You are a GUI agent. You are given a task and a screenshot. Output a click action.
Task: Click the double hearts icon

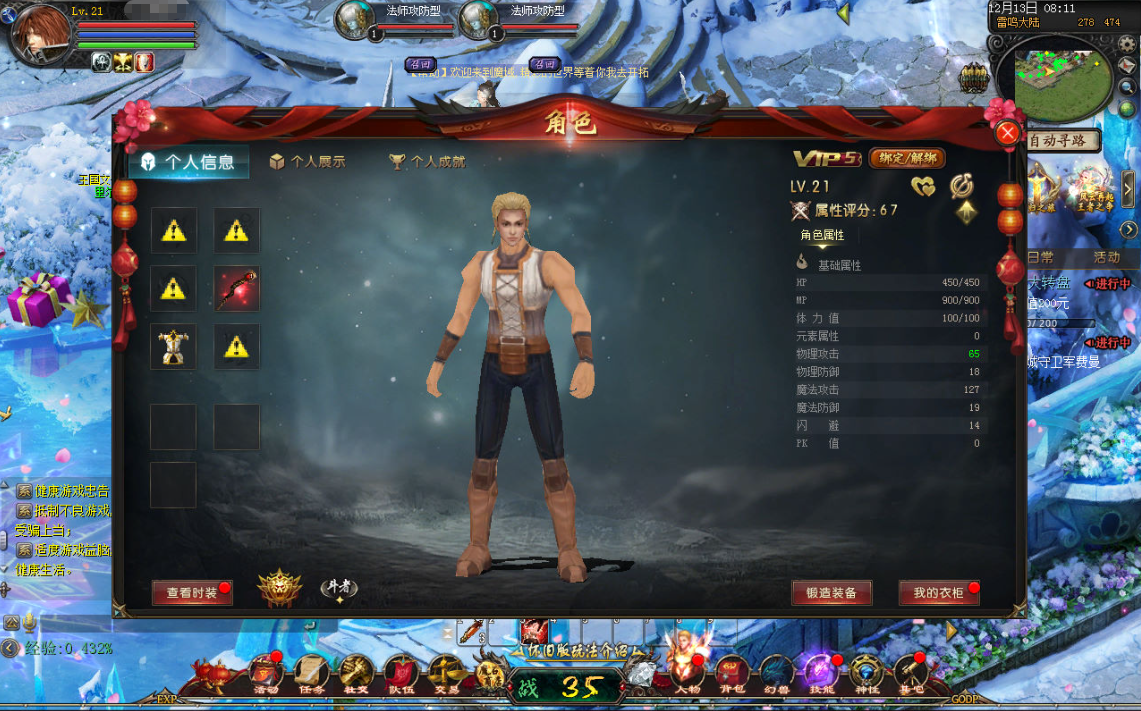tap(923, 186)
